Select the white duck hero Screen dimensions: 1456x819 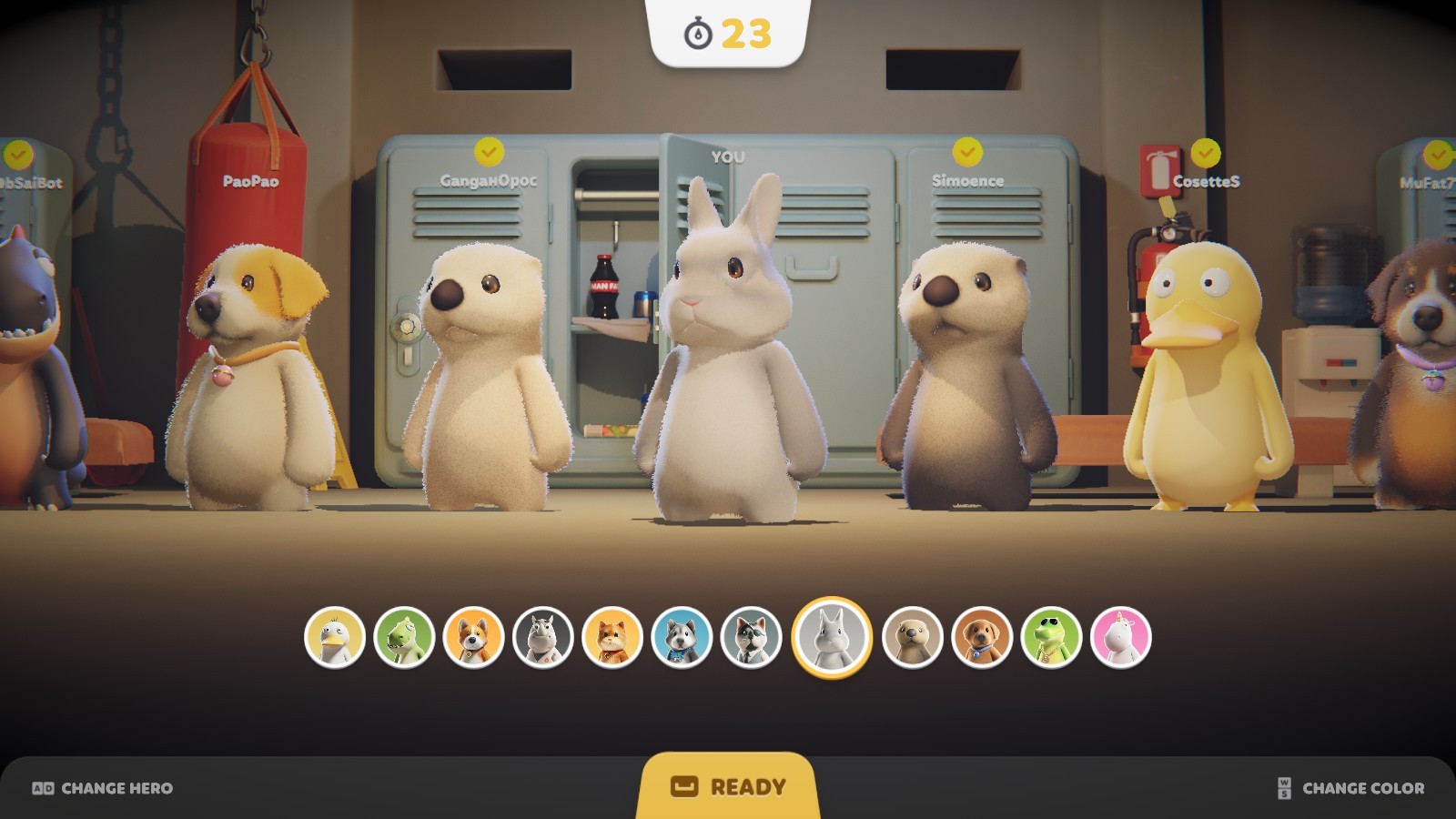coord(335,637)
